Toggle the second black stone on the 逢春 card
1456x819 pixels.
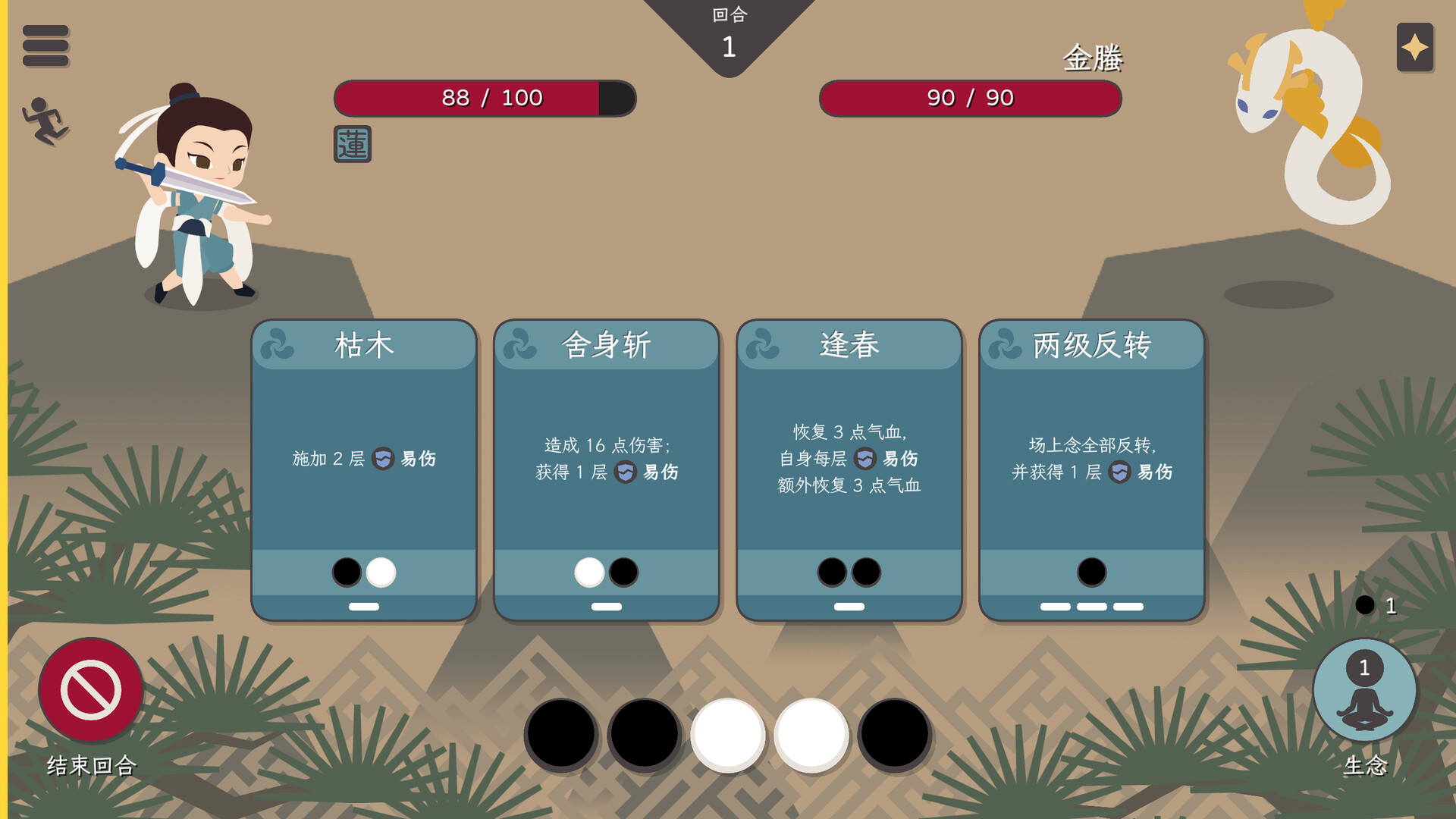[868, 573]
